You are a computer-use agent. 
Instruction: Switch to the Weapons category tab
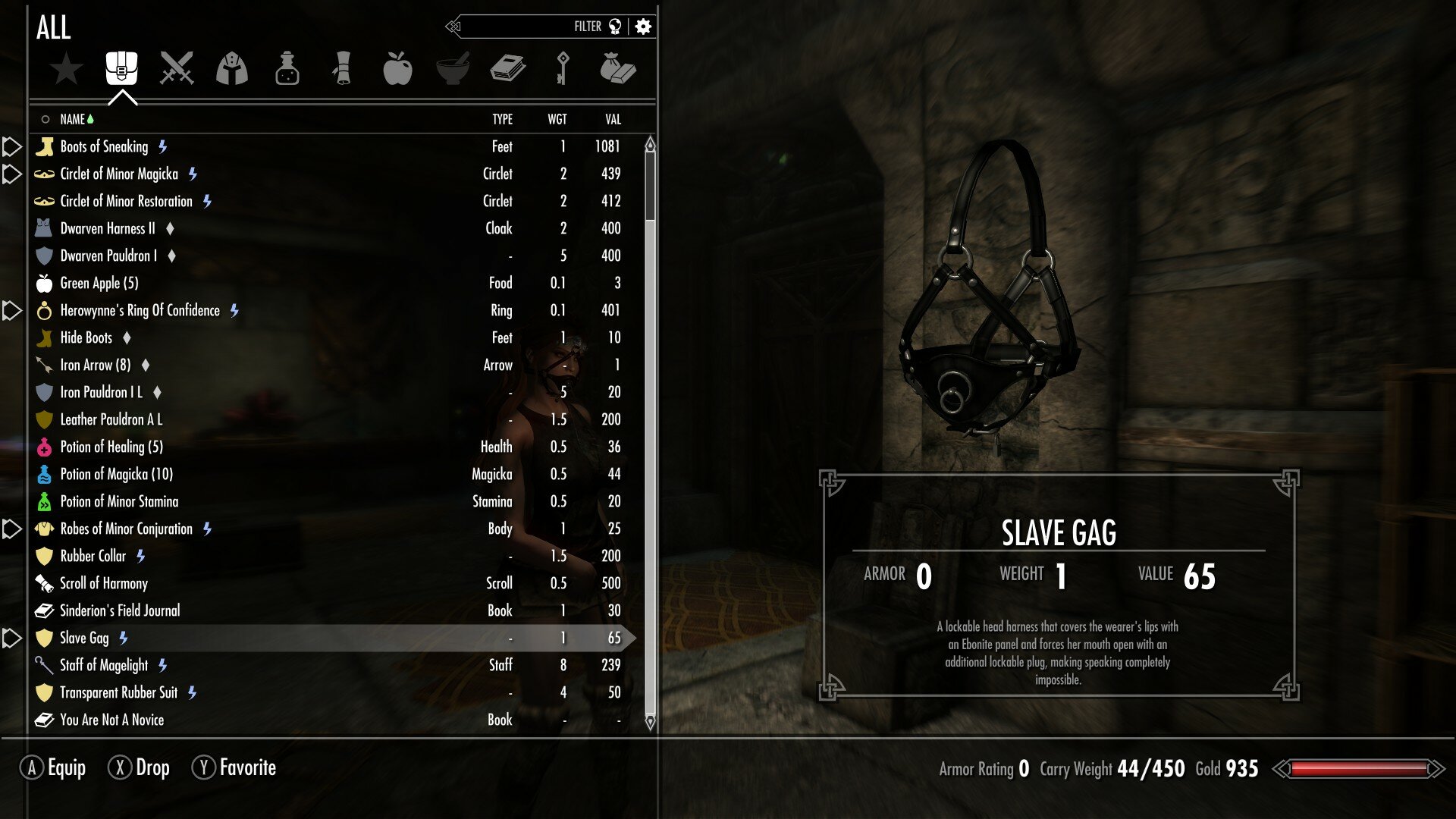point(177,68)
